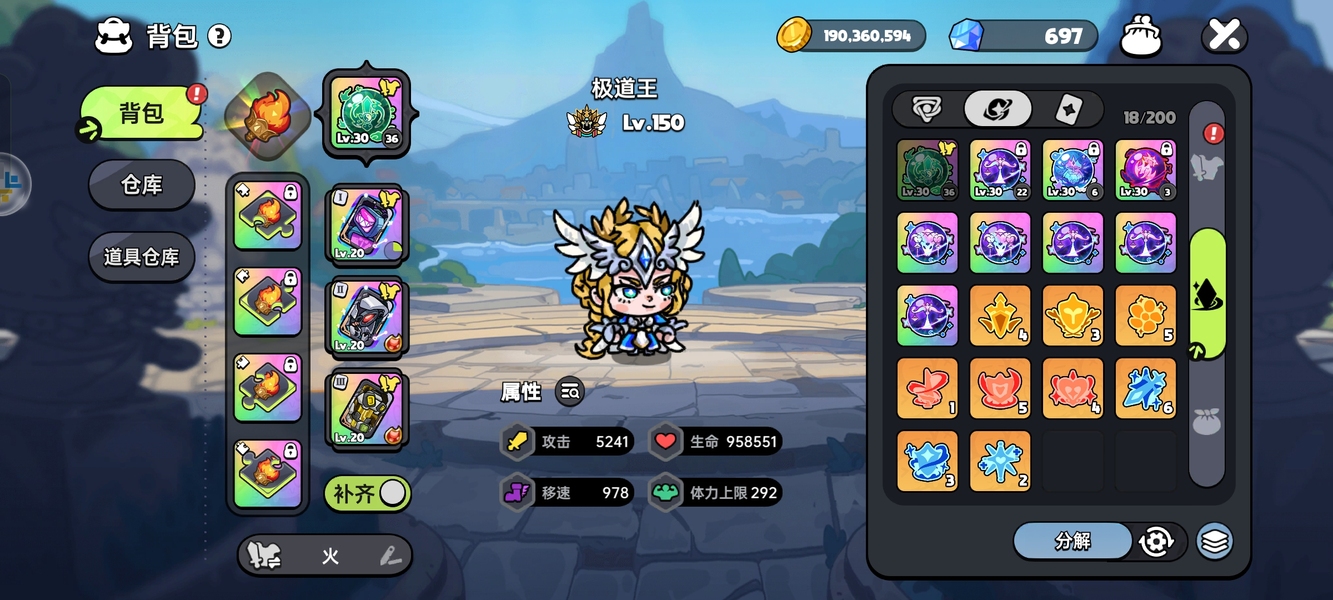Click the stacked layers sort button
Screen dimensions: 1333x600
(1214, 541)
